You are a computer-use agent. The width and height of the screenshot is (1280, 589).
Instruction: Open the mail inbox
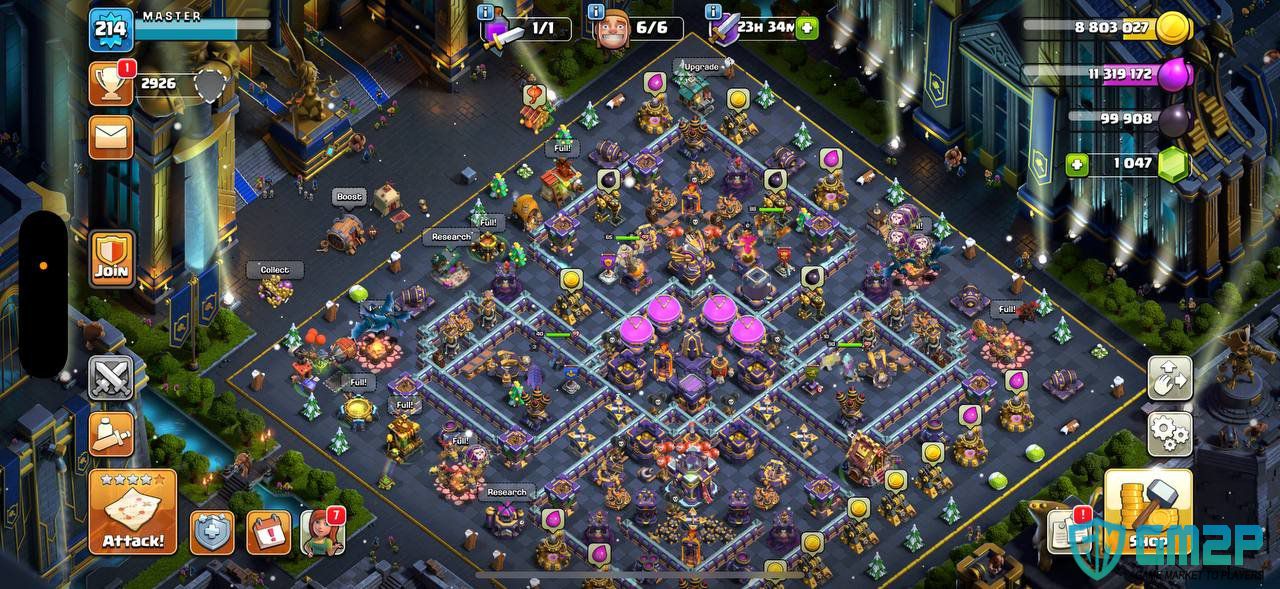point(111,137)
